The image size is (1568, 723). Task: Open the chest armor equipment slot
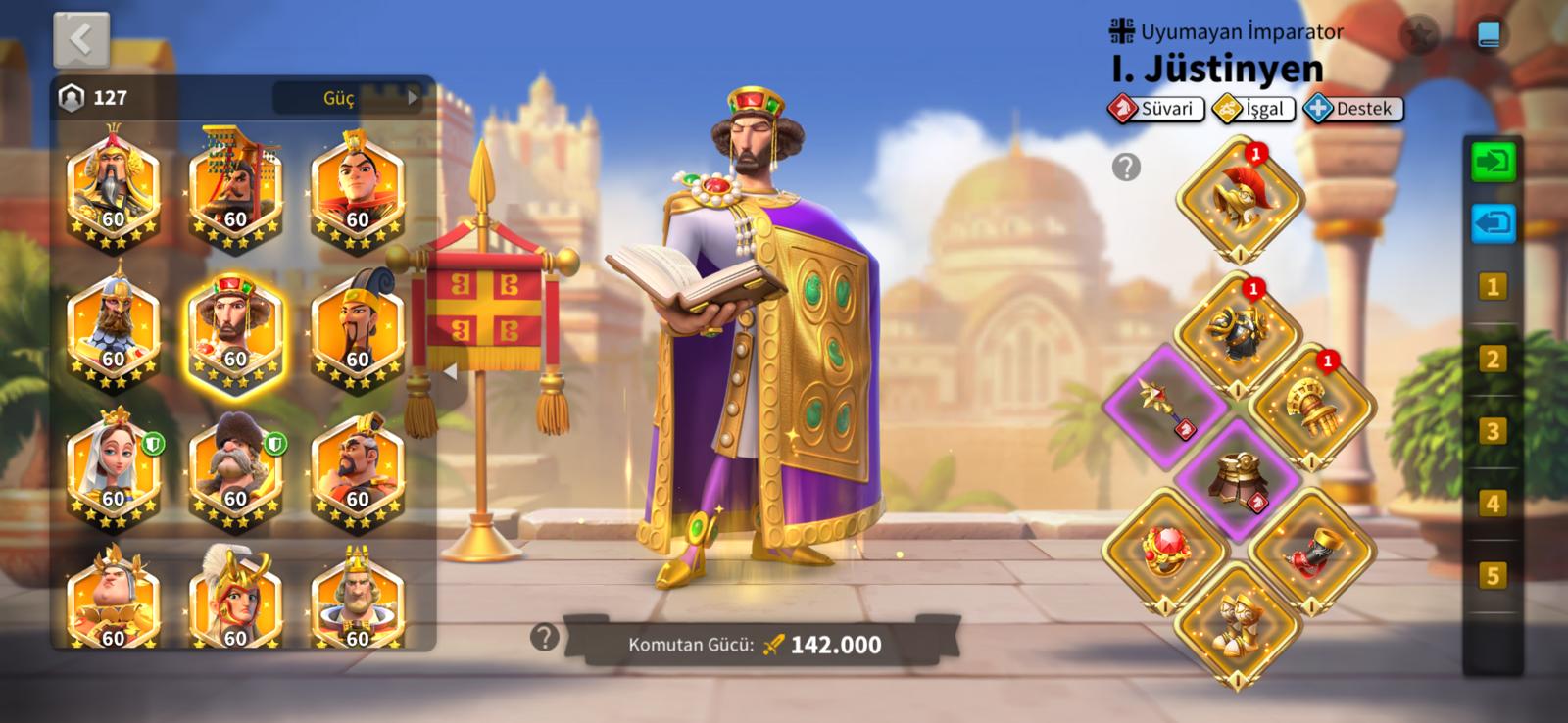click(1236, 331)
